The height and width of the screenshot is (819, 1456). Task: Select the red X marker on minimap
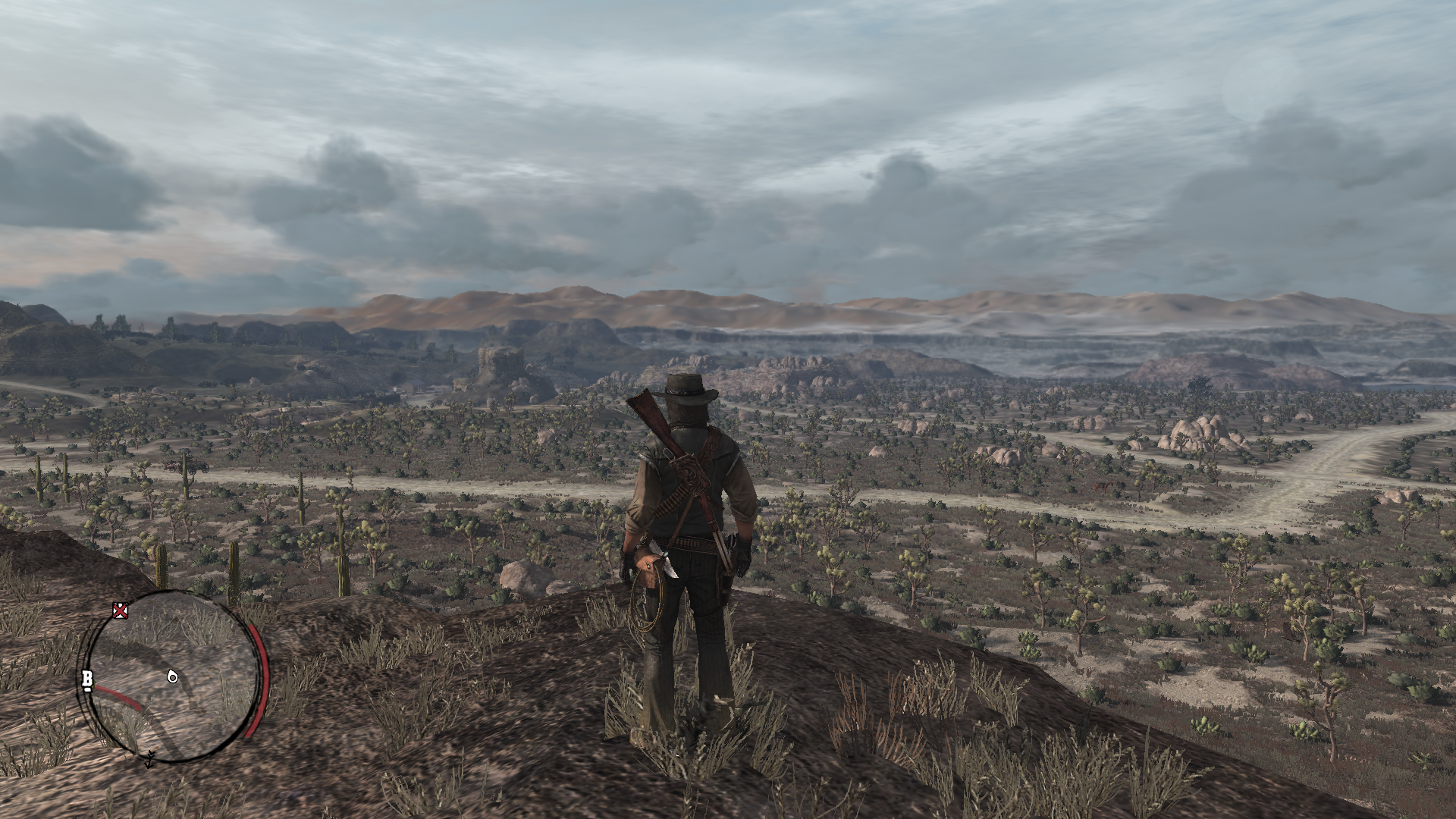120,610
